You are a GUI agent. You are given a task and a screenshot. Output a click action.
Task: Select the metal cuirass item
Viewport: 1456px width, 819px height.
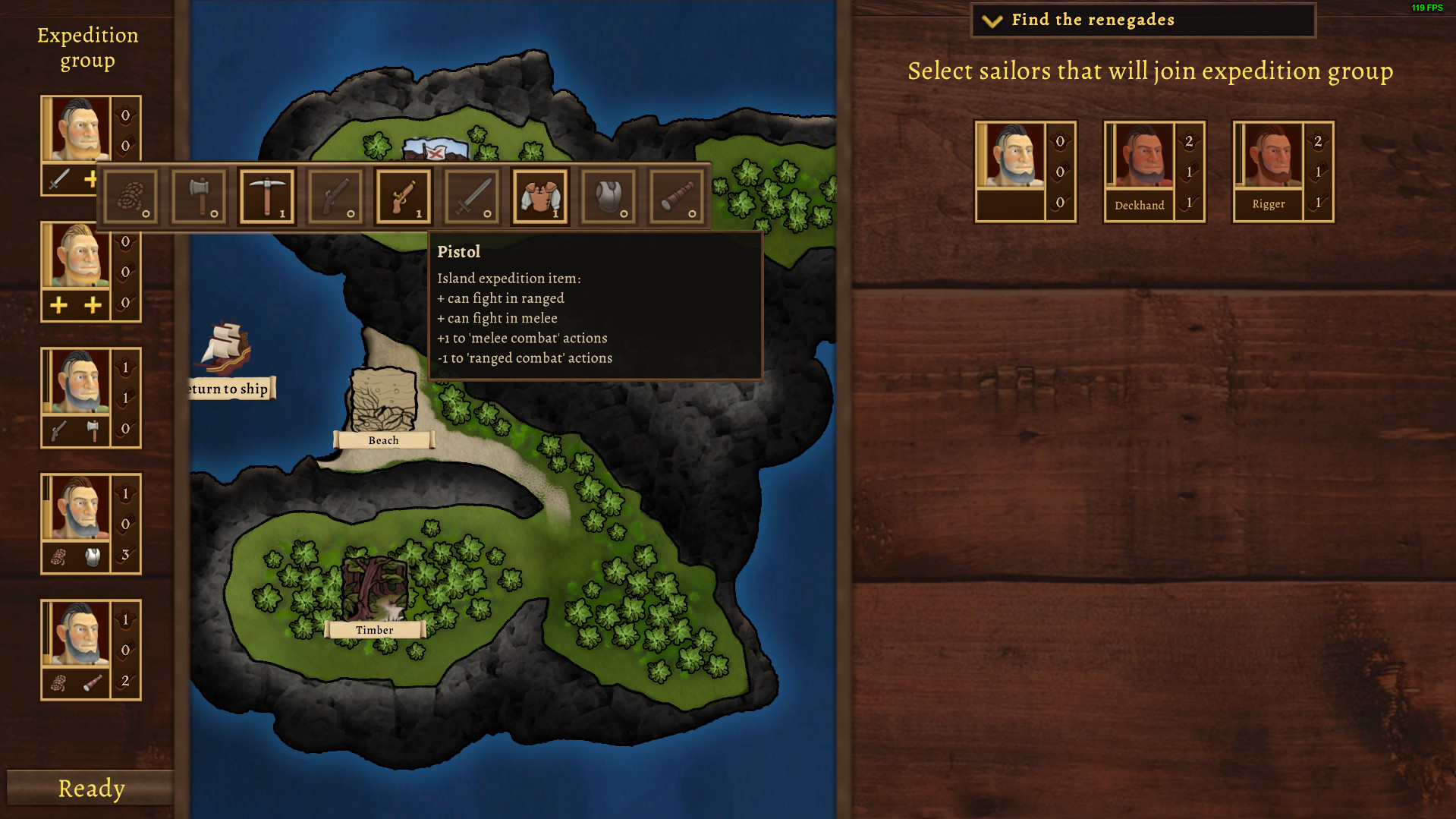pyautogui.click(x=609, y=196)
